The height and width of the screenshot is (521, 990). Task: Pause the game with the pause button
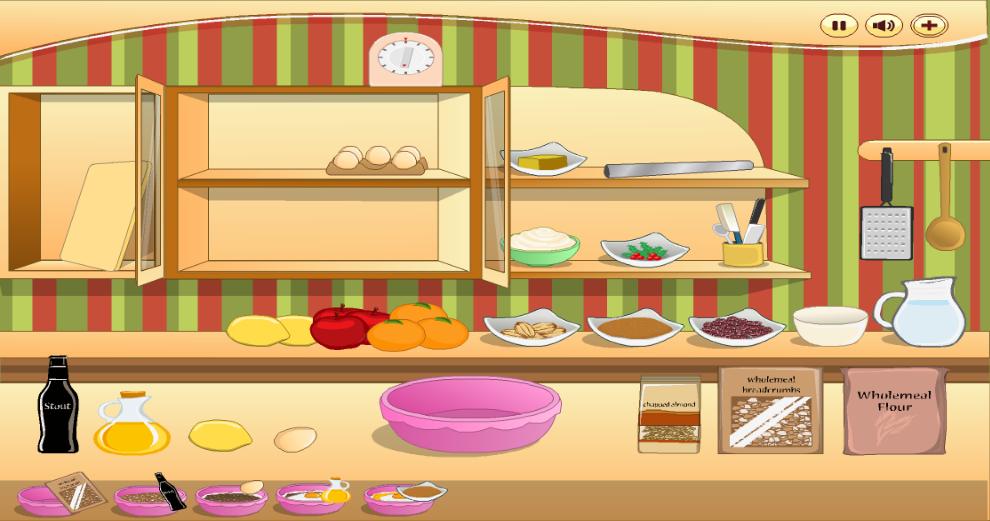point(839,26)
